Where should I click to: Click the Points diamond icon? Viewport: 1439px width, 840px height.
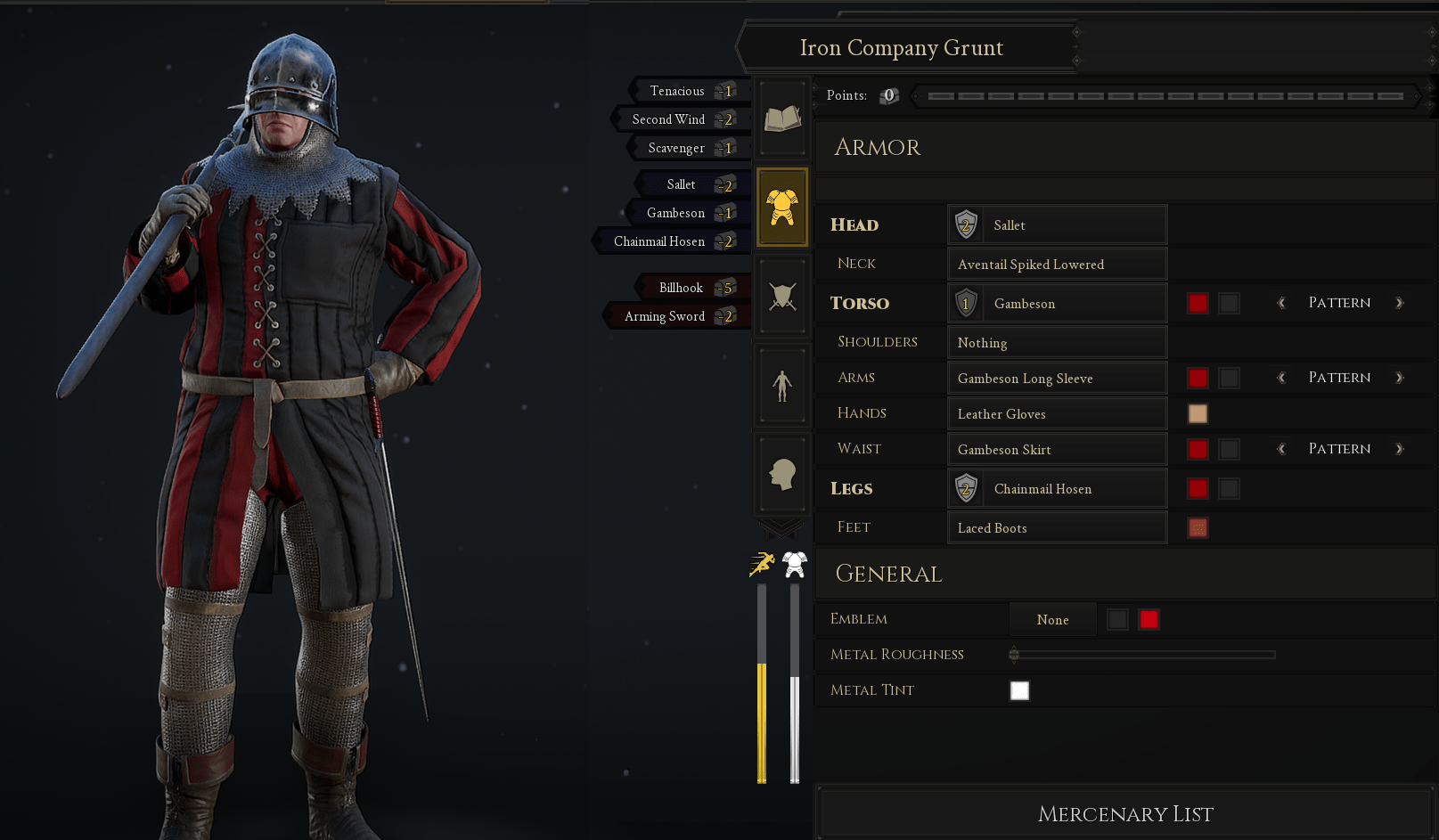pyautogui.click(x=888, y=95)
